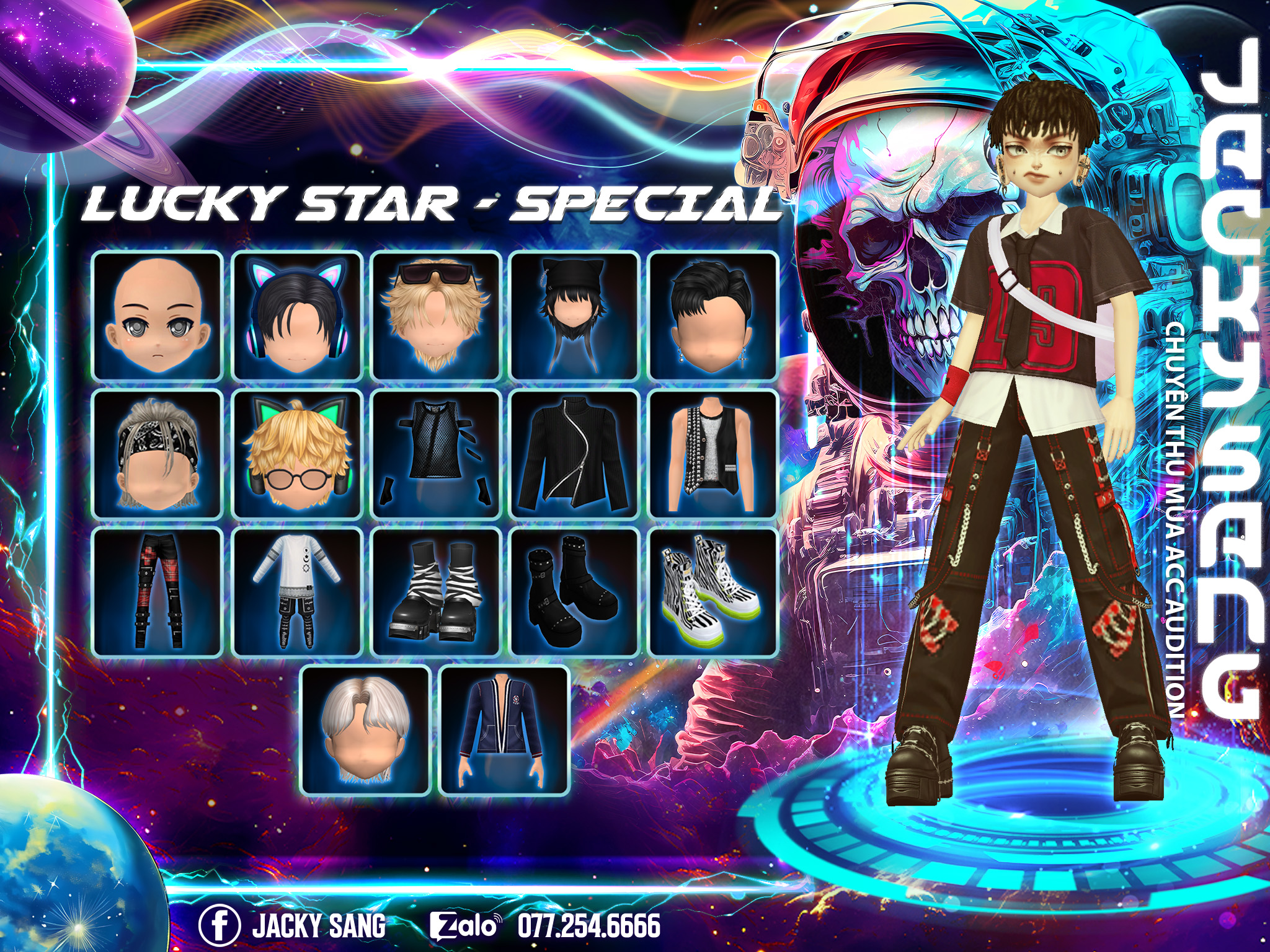Pick the blond hair with sunglasses tile
This screenshot has width=1270, height=952.
(x=436, y=316)
